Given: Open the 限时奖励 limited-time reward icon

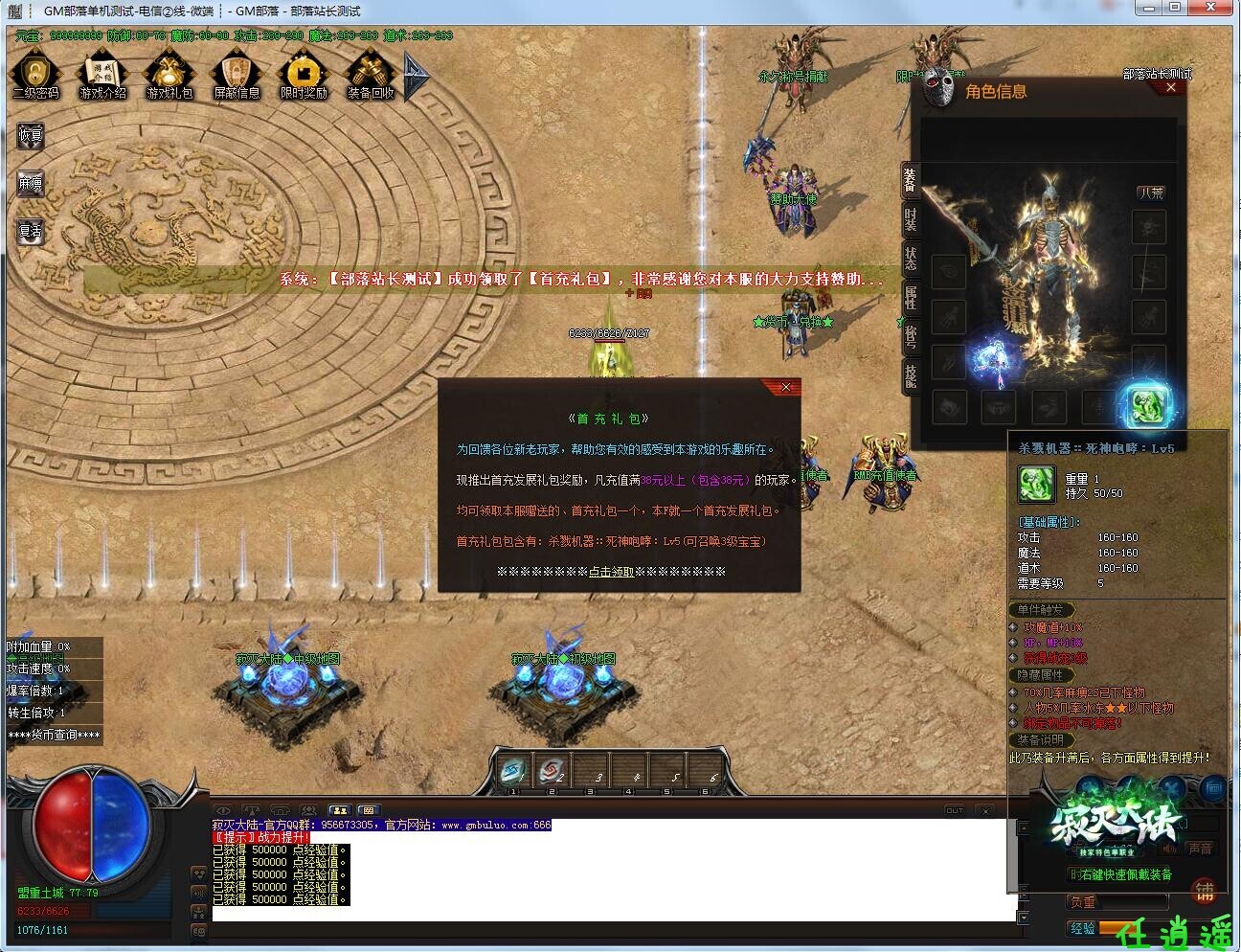Looking at the screenshot, I should (304, 74).
